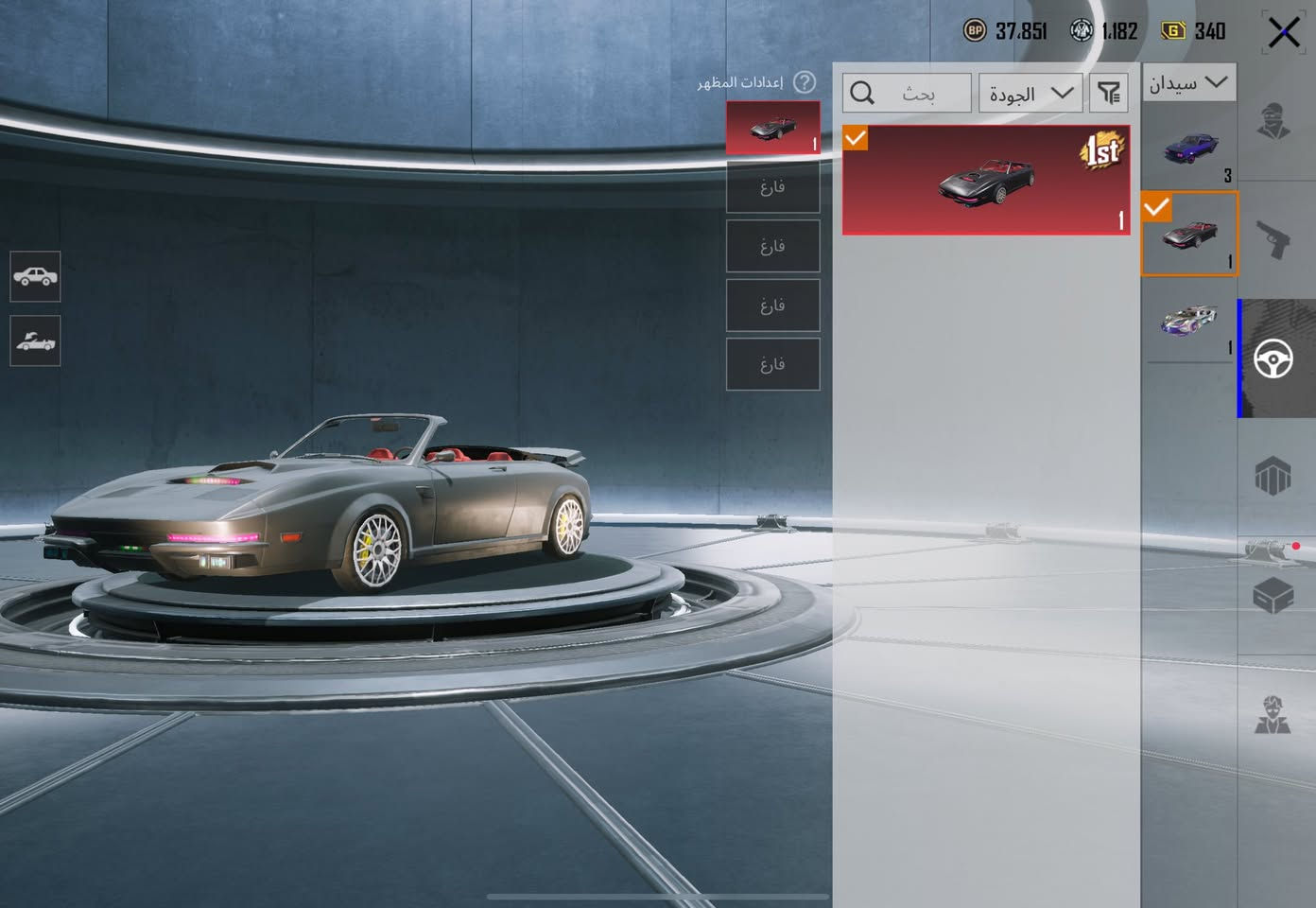Screen dimensions: 1316x908
Task: Open appearance settings help question mark
Action: pyautogui.click(x=805, y=82)
